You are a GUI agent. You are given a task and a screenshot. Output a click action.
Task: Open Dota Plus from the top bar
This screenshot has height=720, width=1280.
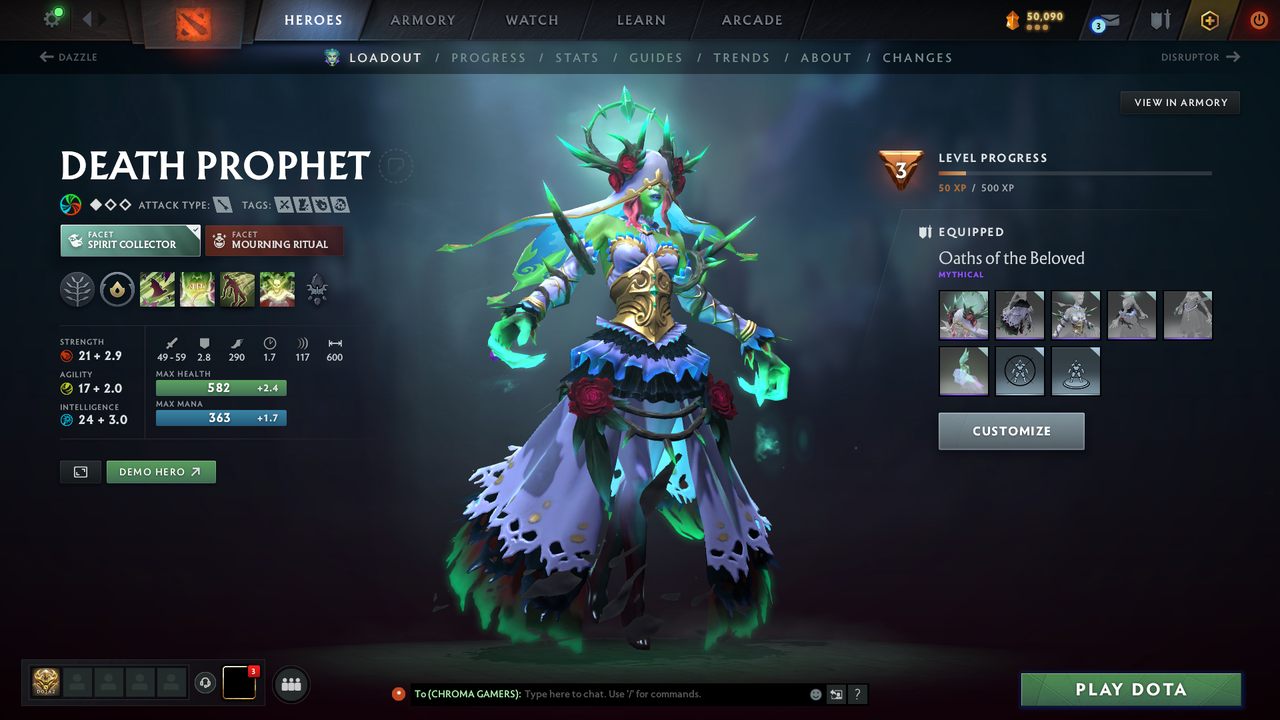click(x=1209, y=20)
